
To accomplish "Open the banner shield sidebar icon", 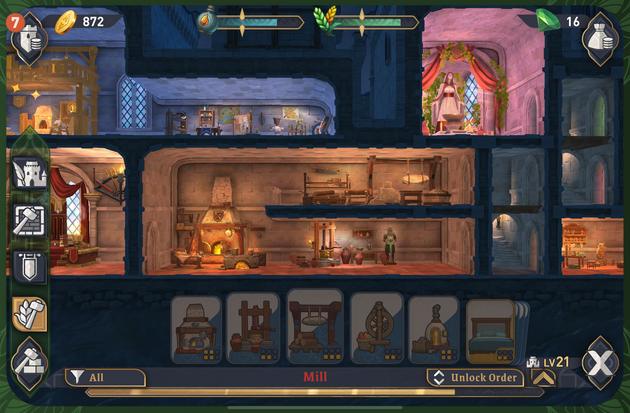I will coord(28,266).
